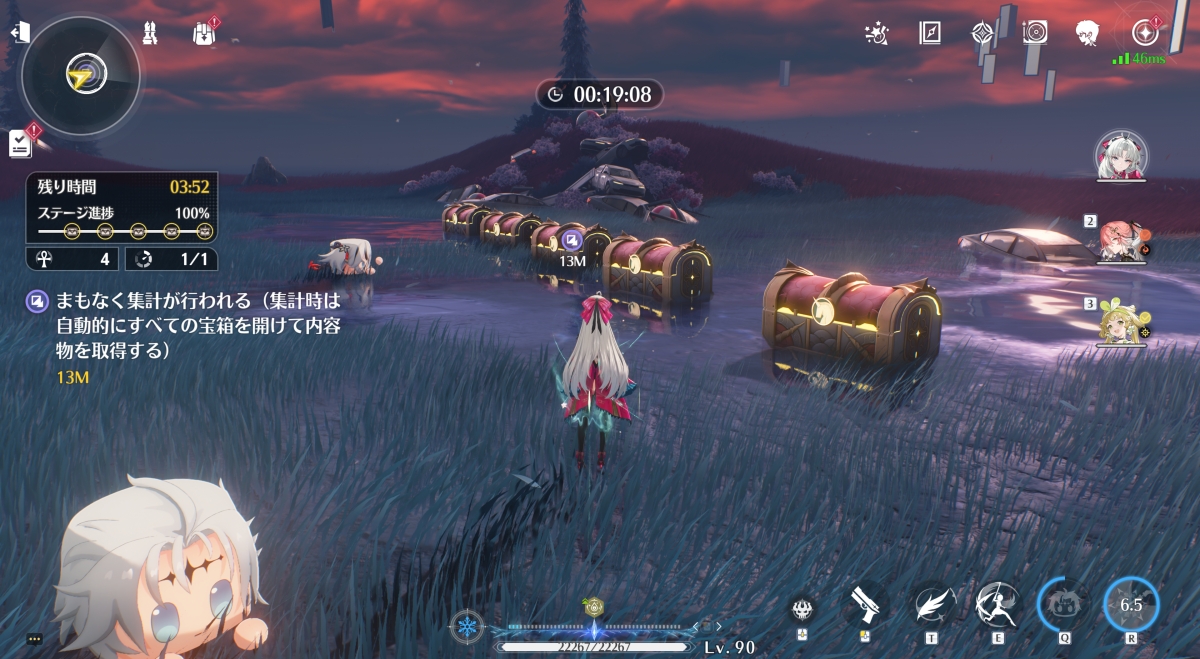Open the record player icon
The width and height of the screenshot is (1200, 659).
pos(1035,33)
